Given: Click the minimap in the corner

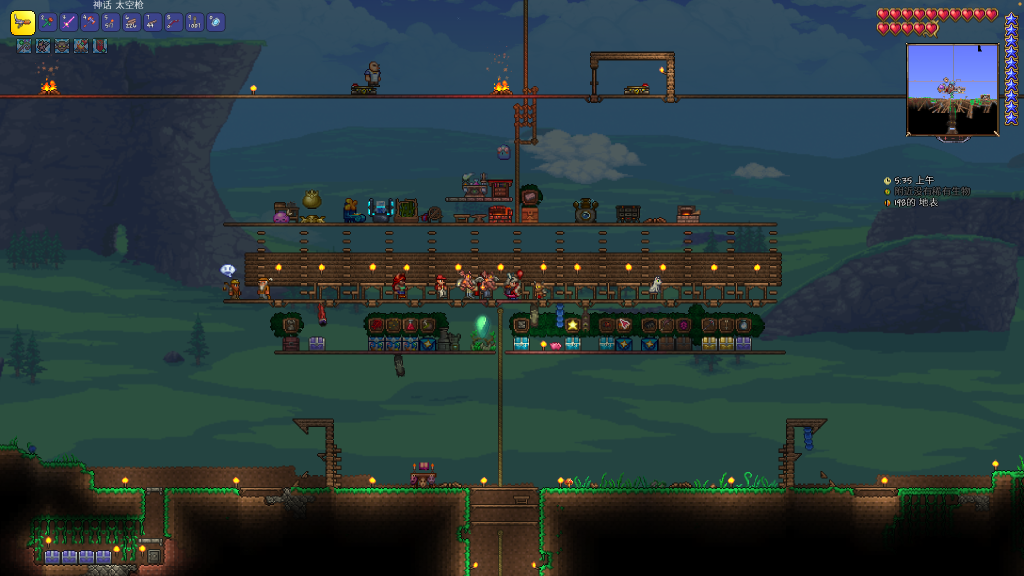Looking at the screenshot, I should coord(952,89).
